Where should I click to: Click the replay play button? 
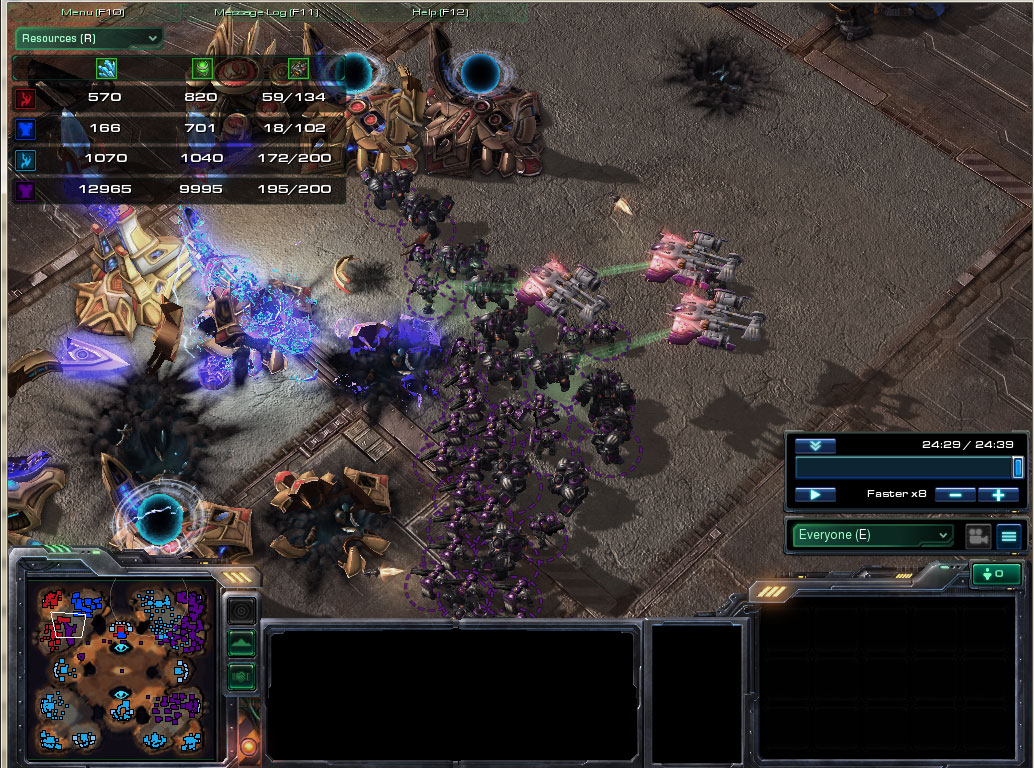tap(815, 494)
